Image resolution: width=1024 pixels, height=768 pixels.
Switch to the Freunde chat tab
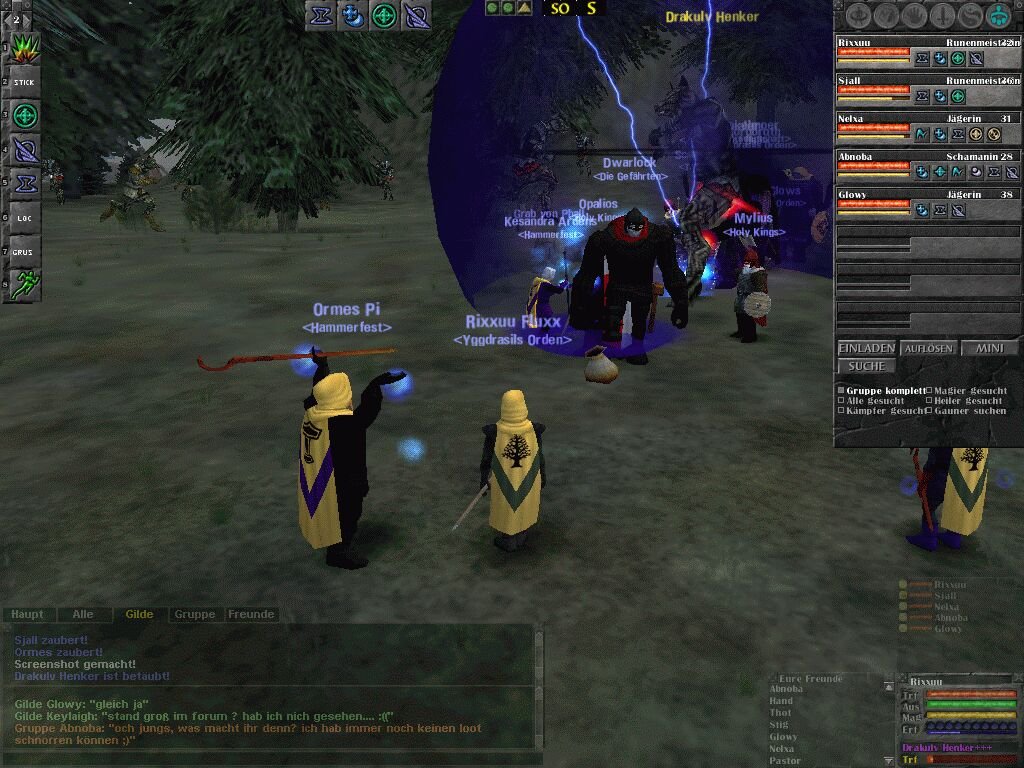click(x=251, y=614)
